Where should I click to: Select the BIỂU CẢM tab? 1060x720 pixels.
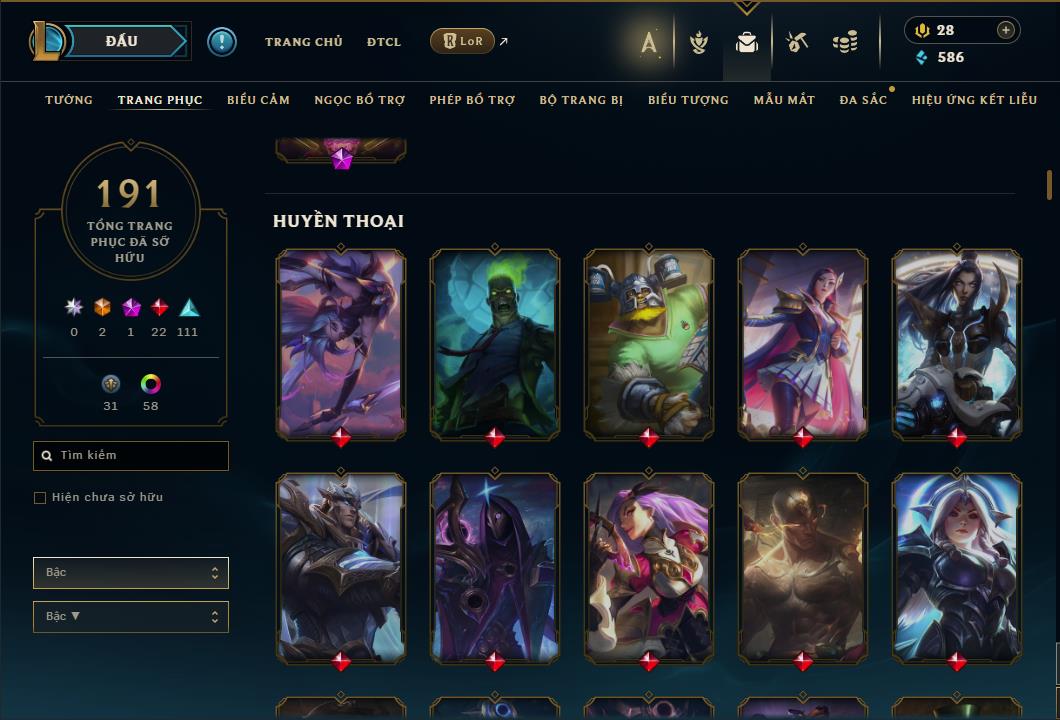(x=258, y=100)
